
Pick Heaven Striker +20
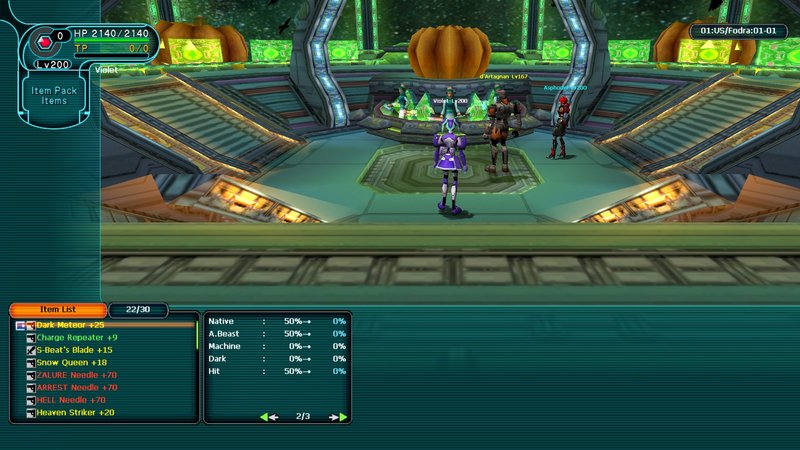(x=75, y=412)
